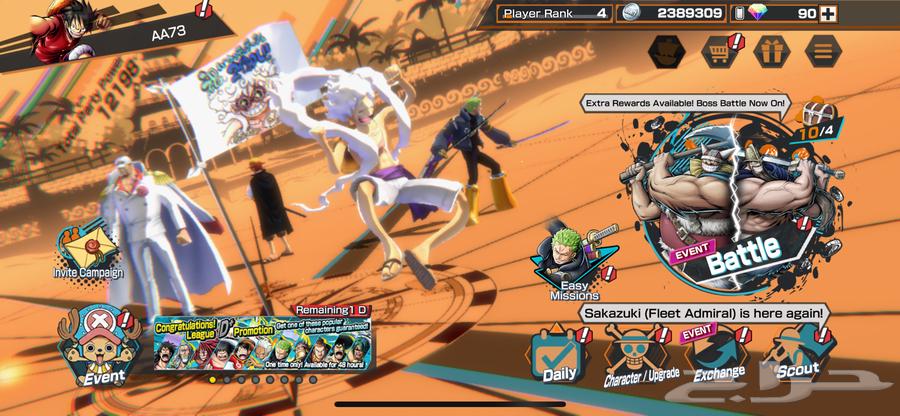Viewport: 900px width, 416px height.
Task: Open the ship icon menu
Action: pos(667,49)
